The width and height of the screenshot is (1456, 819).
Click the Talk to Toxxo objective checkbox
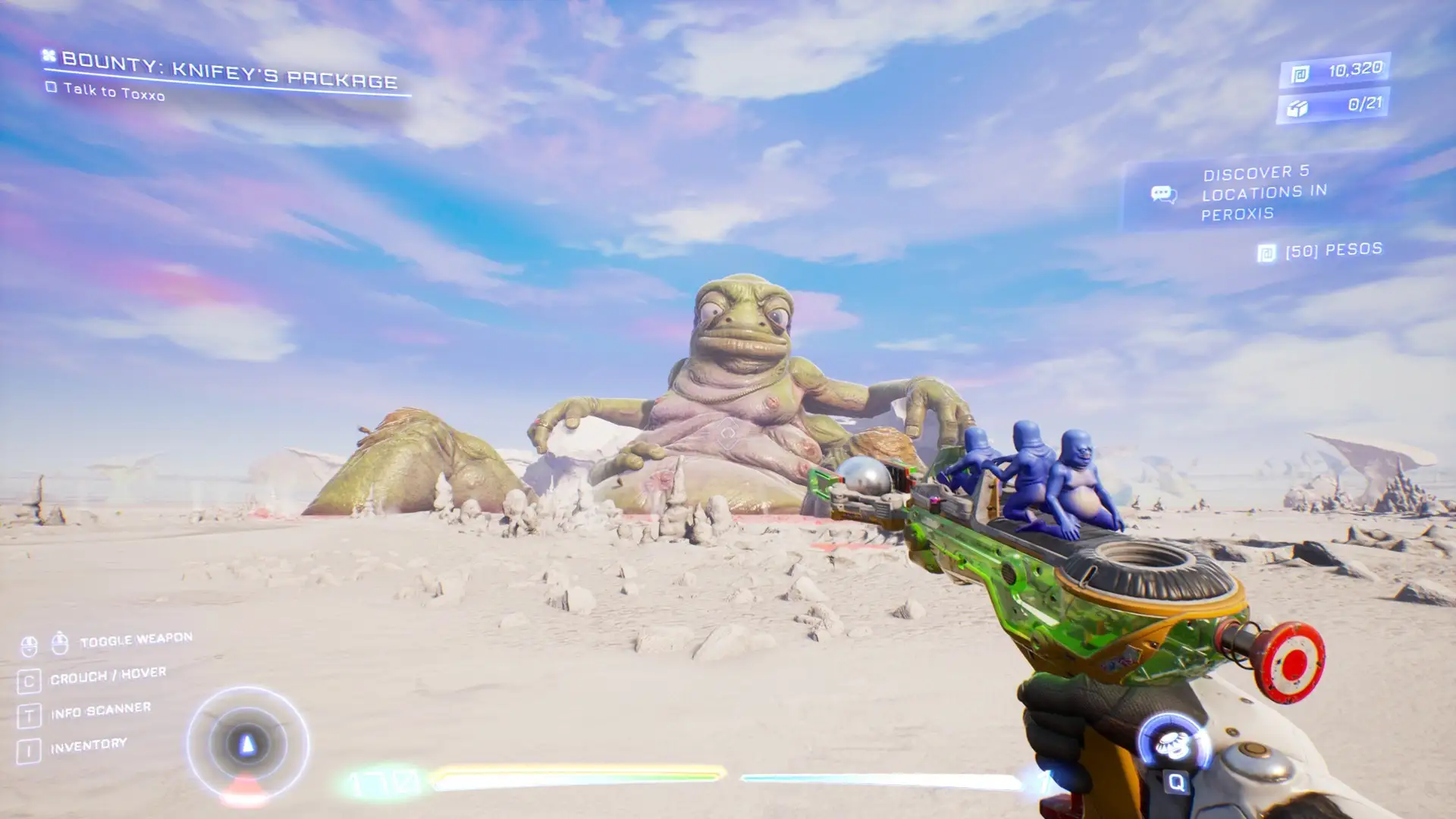[51, 87]
